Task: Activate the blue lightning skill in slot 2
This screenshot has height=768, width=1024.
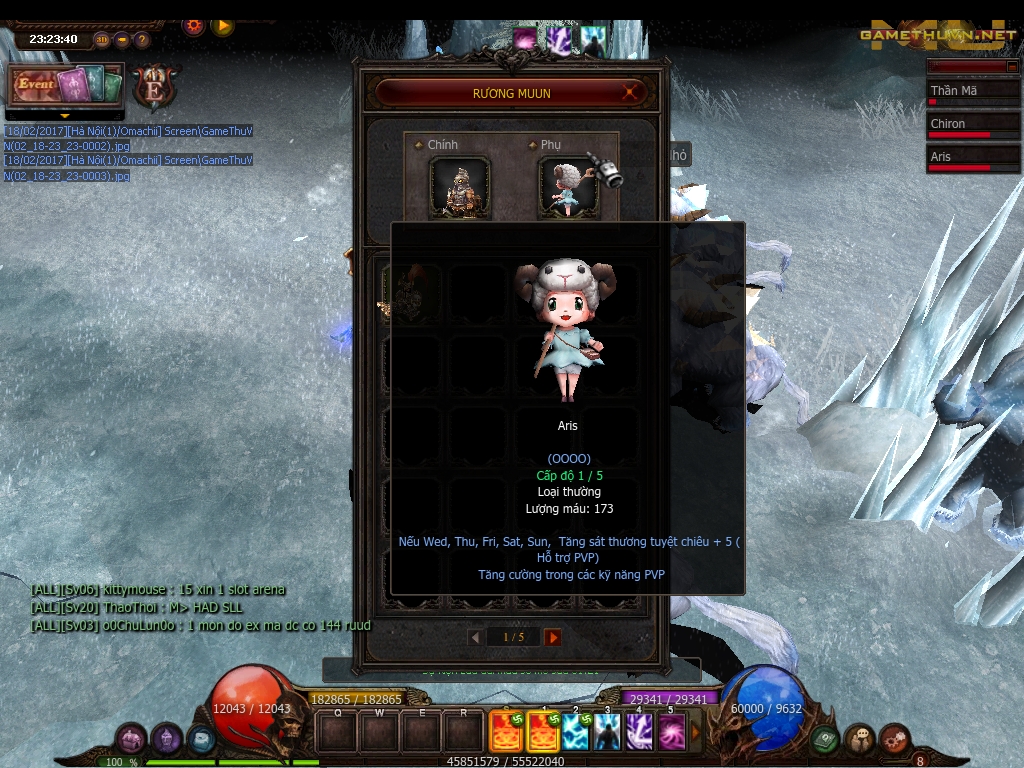Action: point(576,732)
